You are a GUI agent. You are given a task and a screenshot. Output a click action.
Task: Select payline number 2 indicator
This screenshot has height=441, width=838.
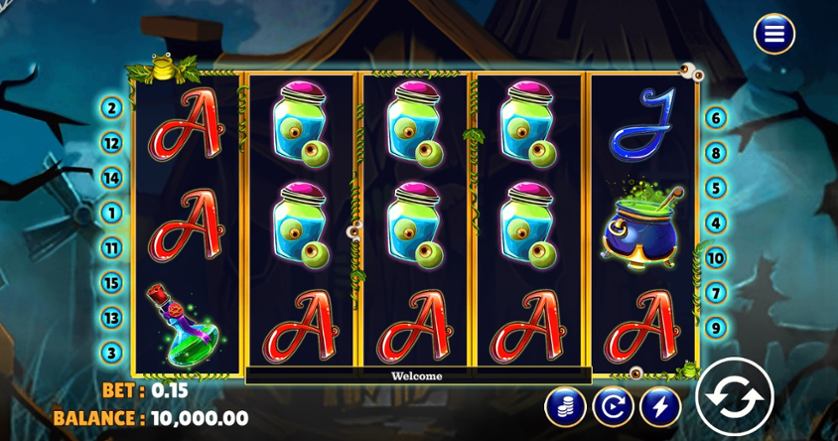(x=112, y=107)
